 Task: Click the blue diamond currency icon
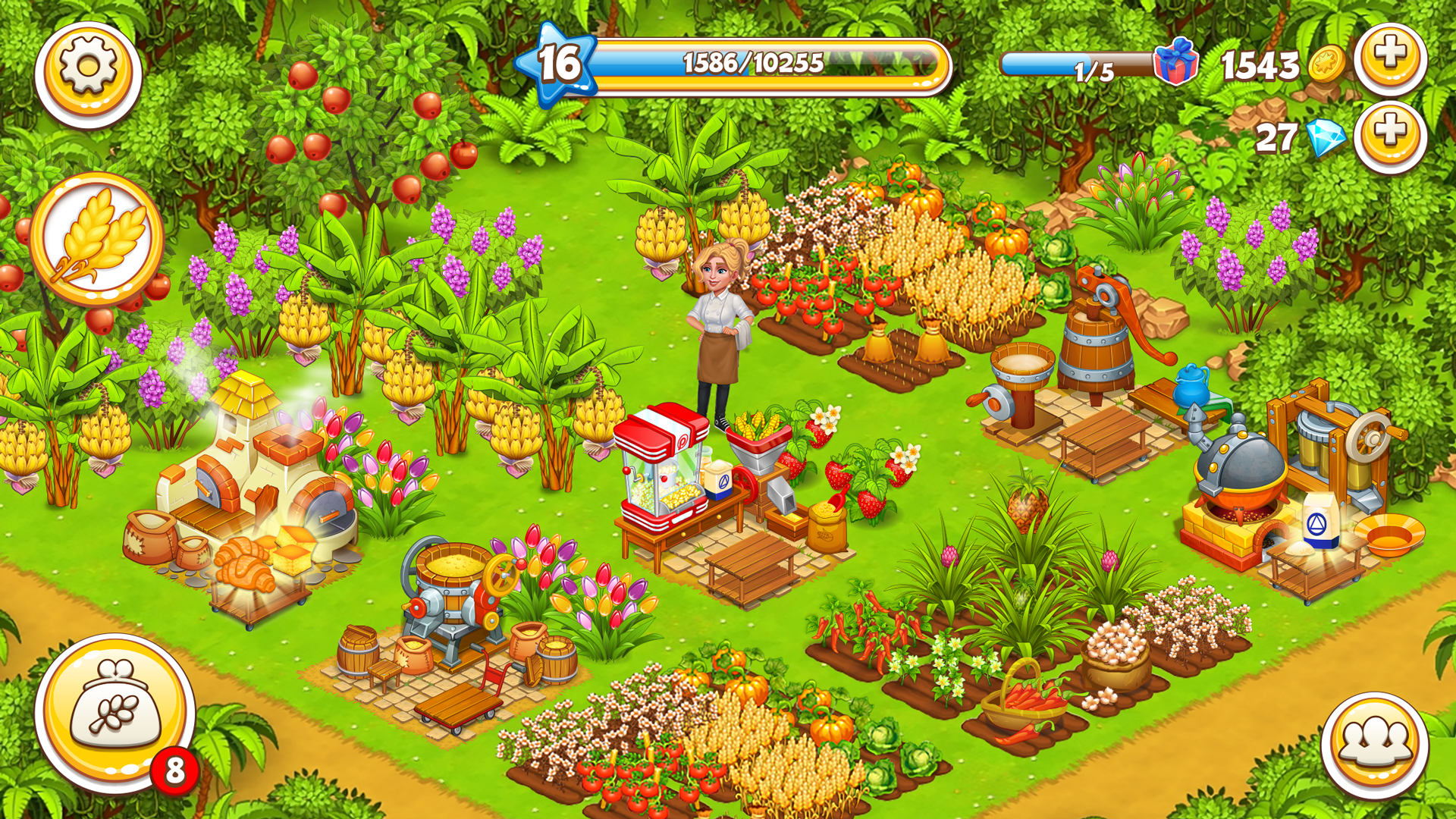coord(1328,136)
